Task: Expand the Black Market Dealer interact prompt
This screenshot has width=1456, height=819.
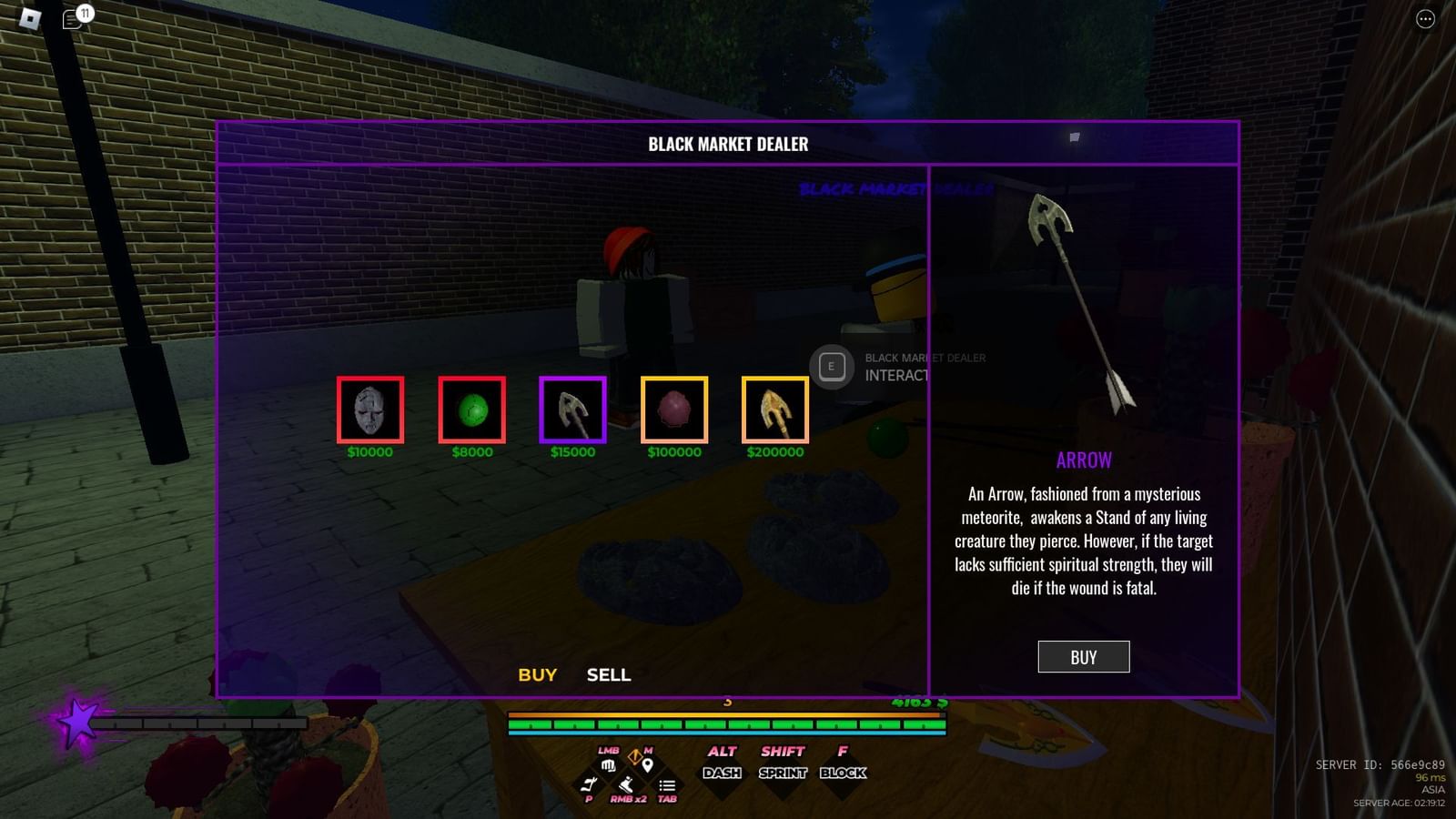Action: pyautogui.click(x=831, y=364)
